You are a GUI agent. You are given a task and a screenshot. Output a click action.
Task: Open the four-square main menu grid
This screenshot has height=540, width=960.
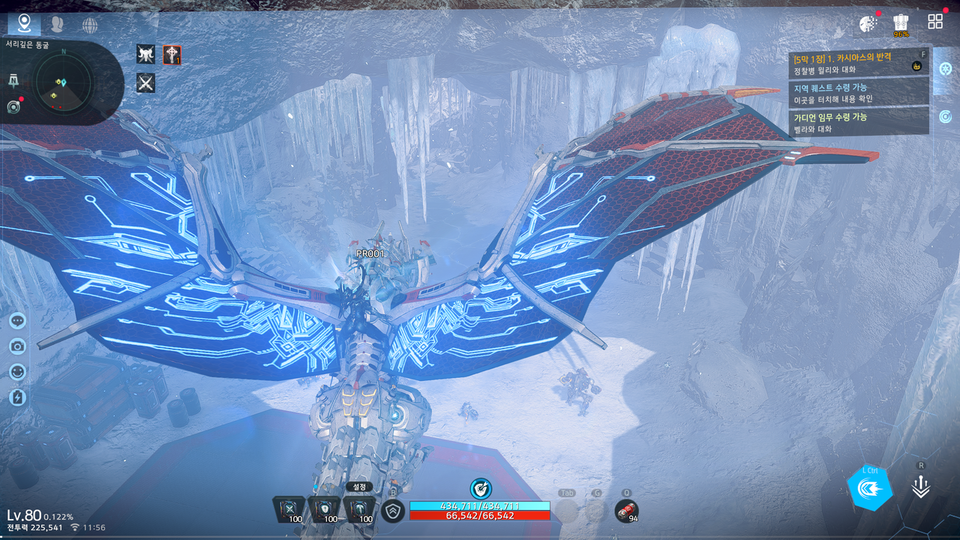pos(936,22)
